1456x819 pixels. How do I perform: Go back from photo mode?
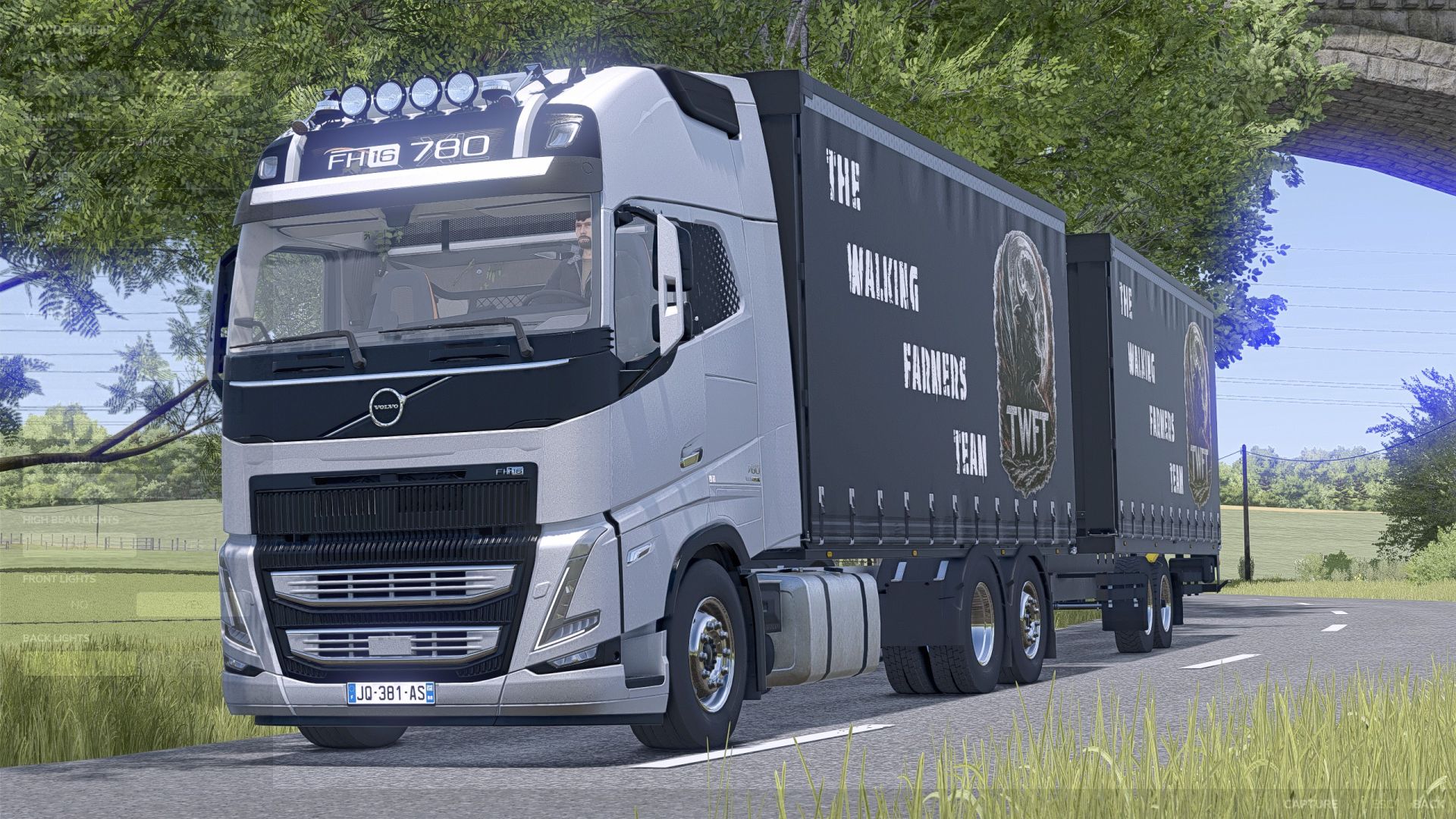pos(1429,803)
